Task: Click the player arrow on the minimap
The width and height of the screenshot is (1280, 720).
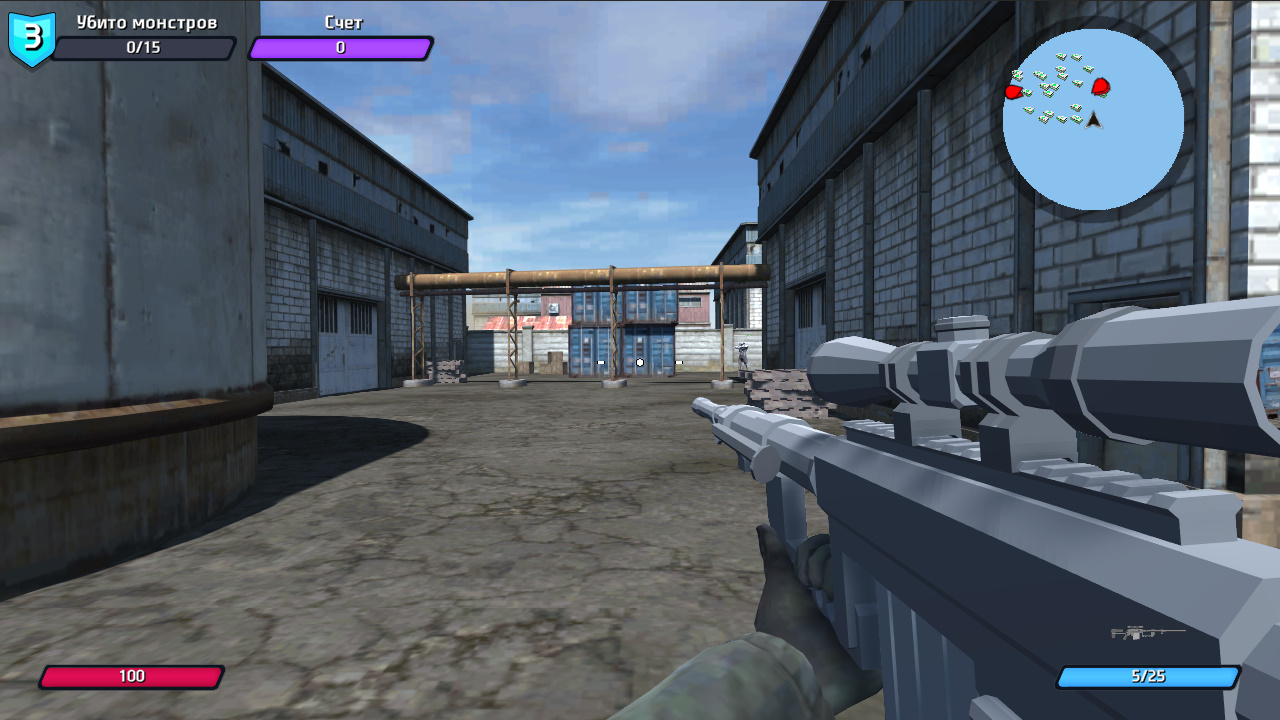Action: [x=1092, y=120]
